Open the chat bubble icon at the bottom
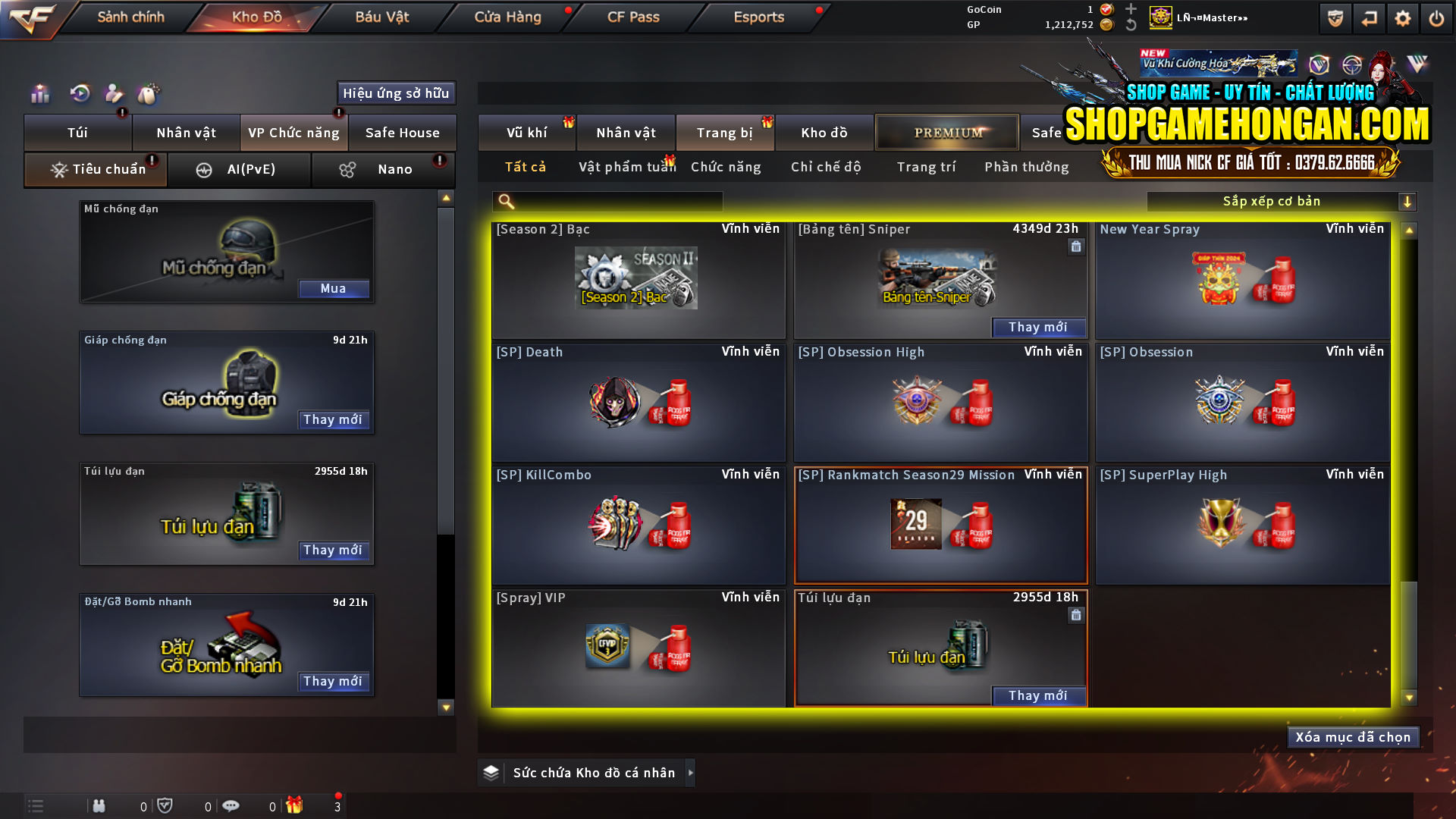Image resolution: width=1456 pixels, height=819 pixels. pos(231,805)
